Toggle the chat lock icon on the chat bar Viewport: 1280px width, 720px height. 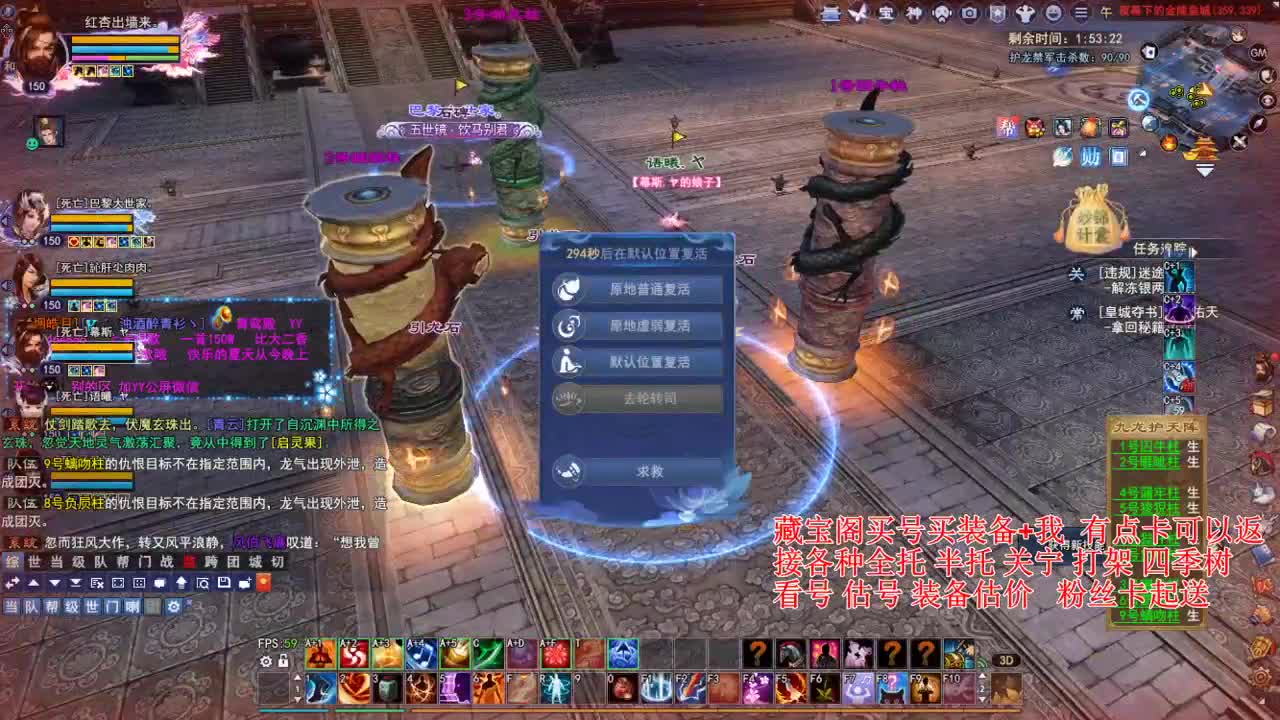(x=283, y=661)
